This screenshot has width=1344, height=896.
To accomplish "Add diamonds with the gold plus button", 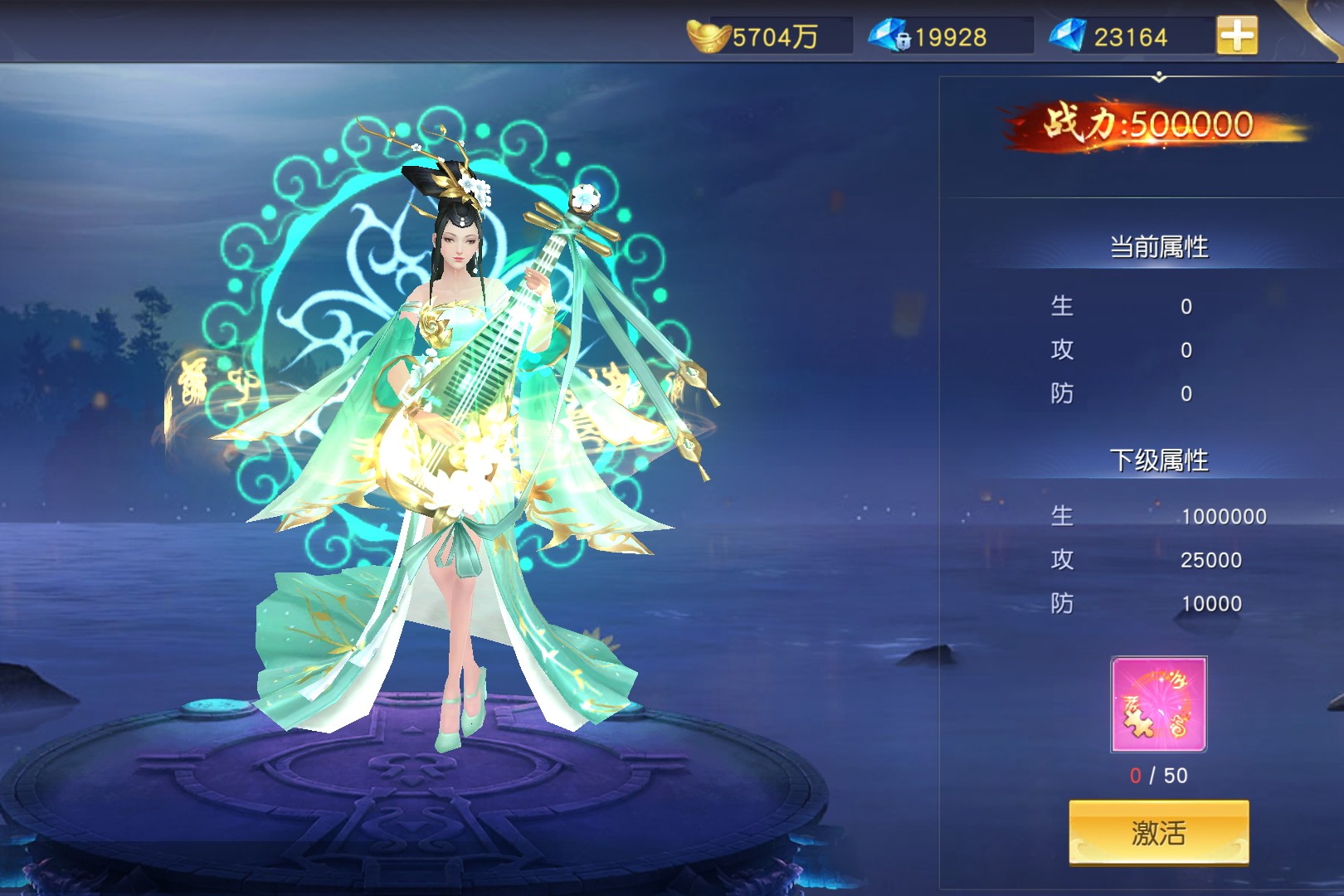I will [x=1236, y=36].
